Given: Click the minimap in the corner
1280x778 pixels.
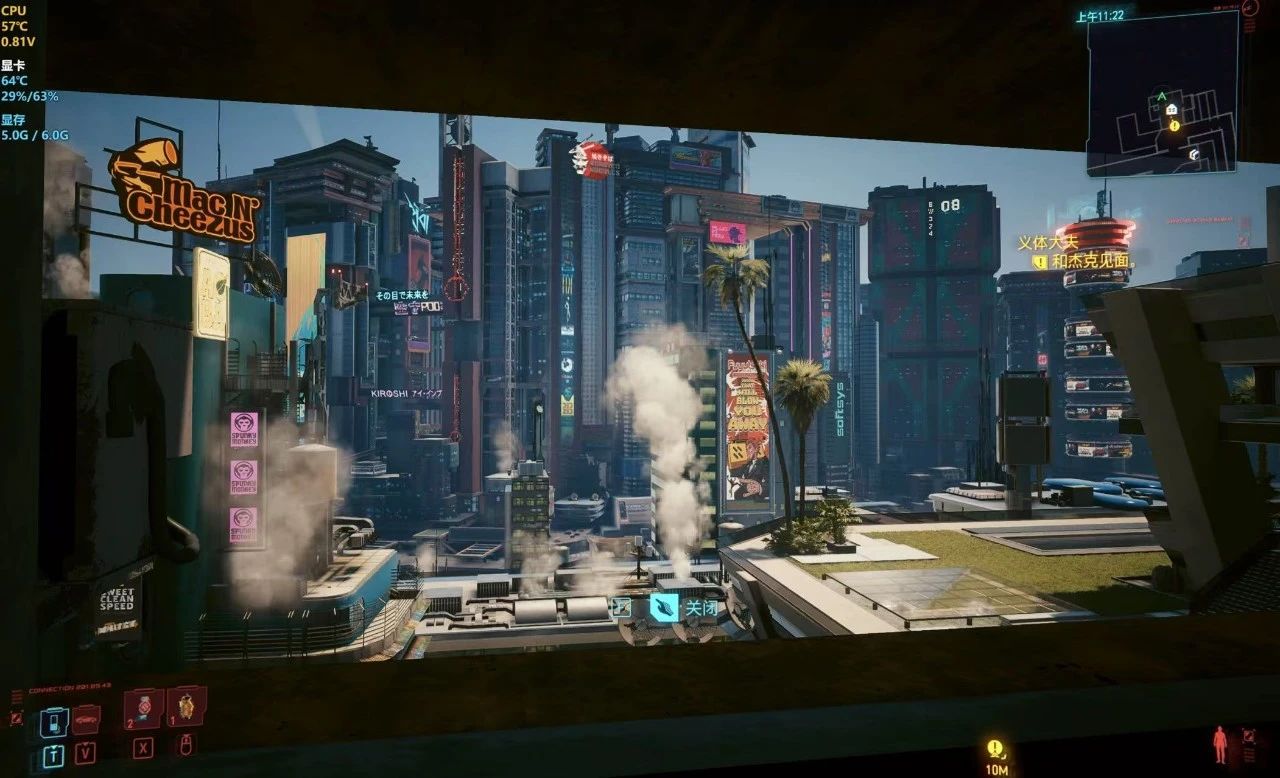Looking at the screenshot, I should (1162, 95).
